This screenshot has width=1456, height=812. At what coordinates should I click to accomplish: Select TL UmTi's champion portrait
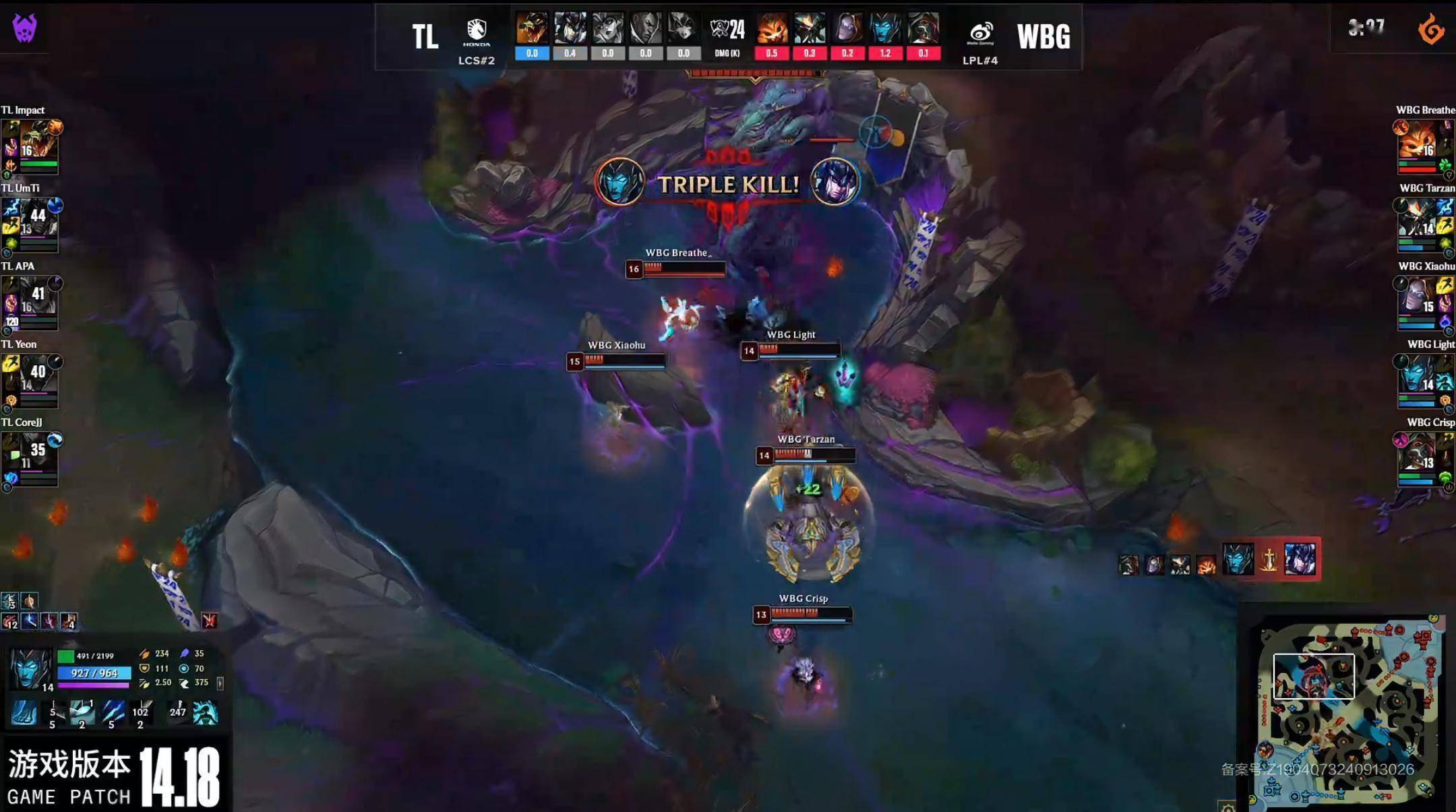tap(38, 219)
